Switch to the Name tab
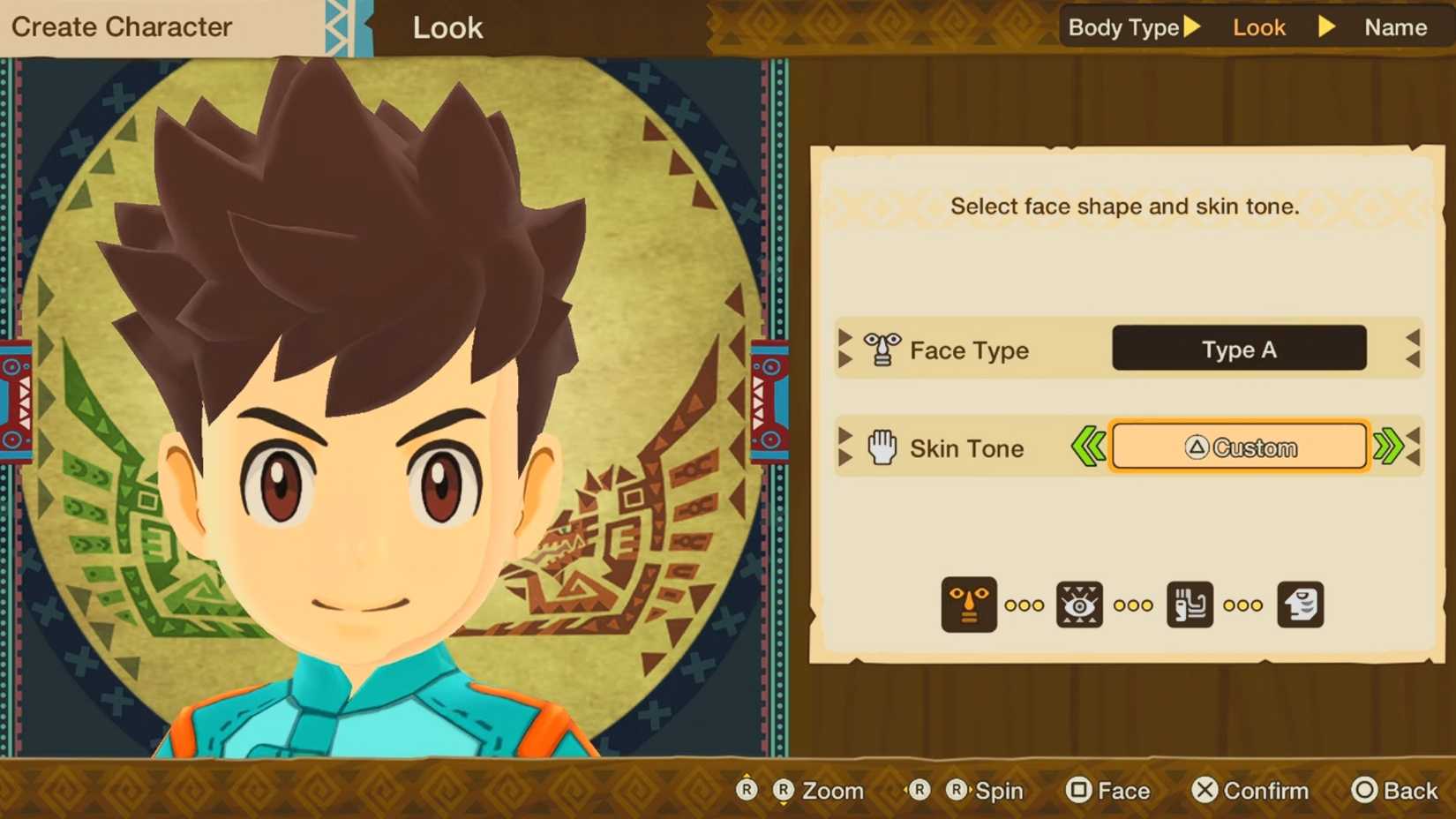This screenshot has width=1456, height=819. click(1395, 27)
